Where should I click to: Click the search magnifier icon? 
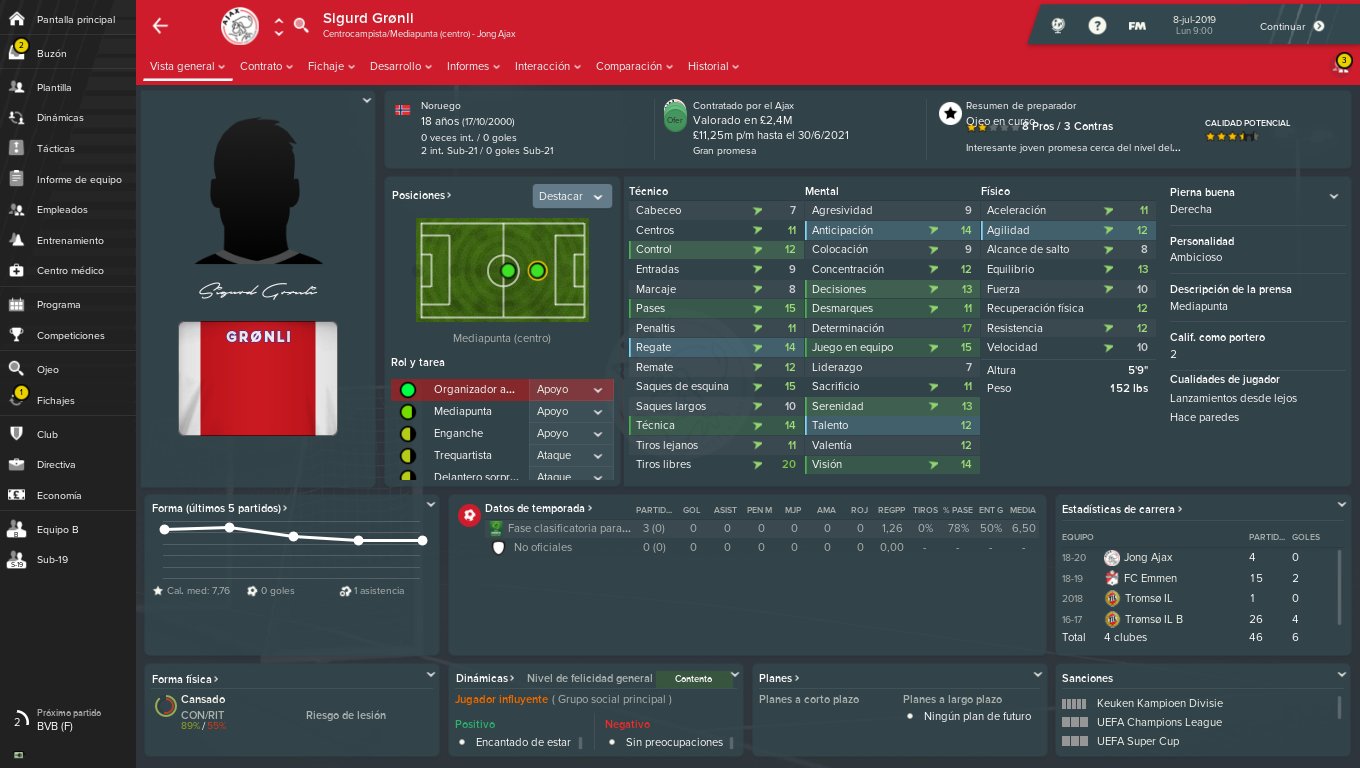pyautogui.click(x=301, y=26)
